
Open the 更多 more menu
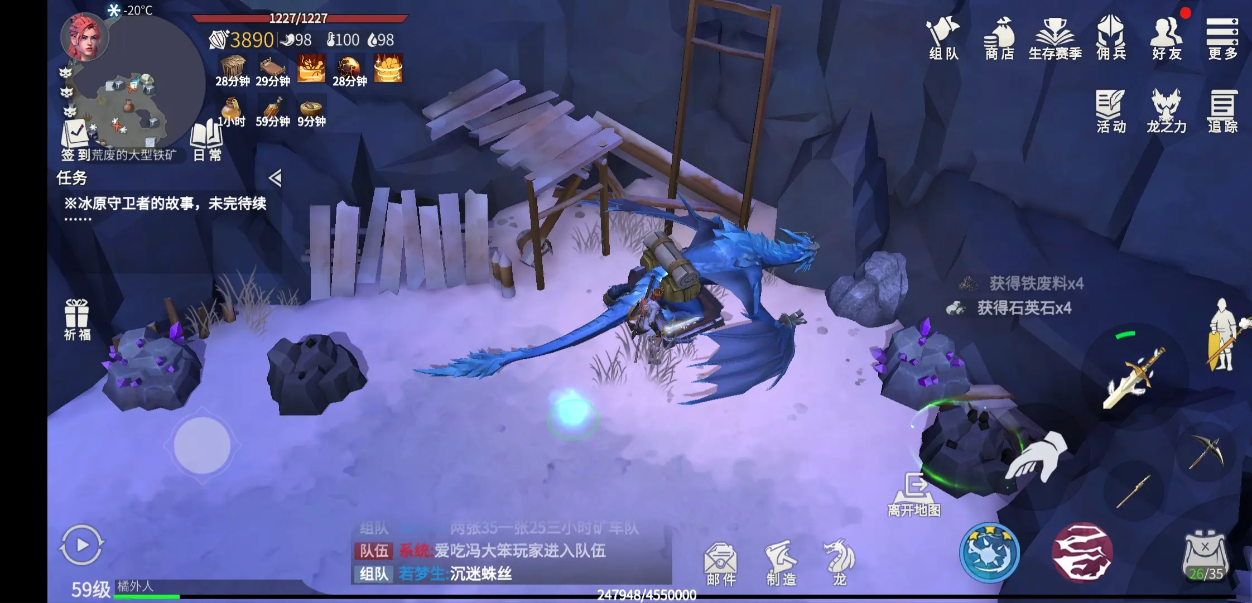click(1222, 37)
